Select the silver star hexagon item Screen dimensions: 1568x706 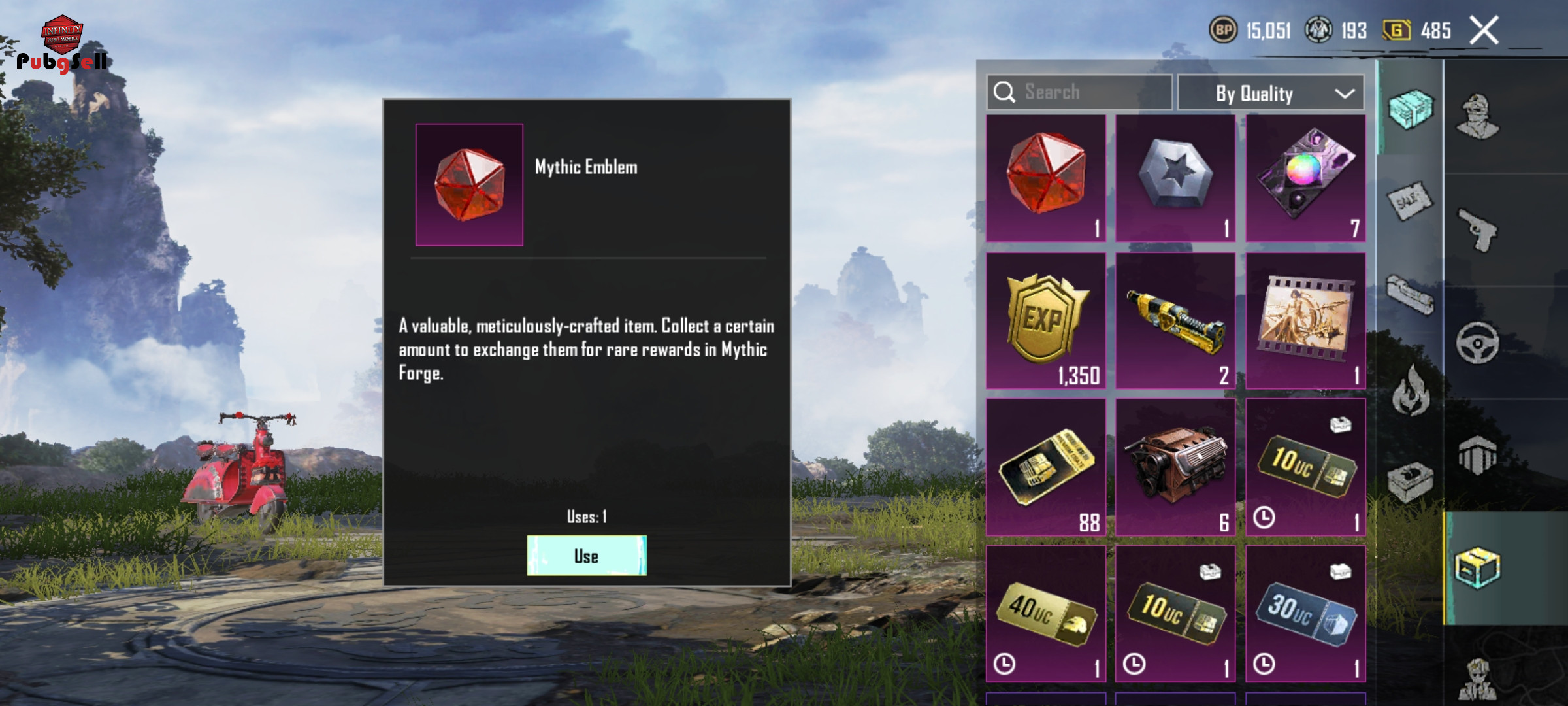[1175, 178]
